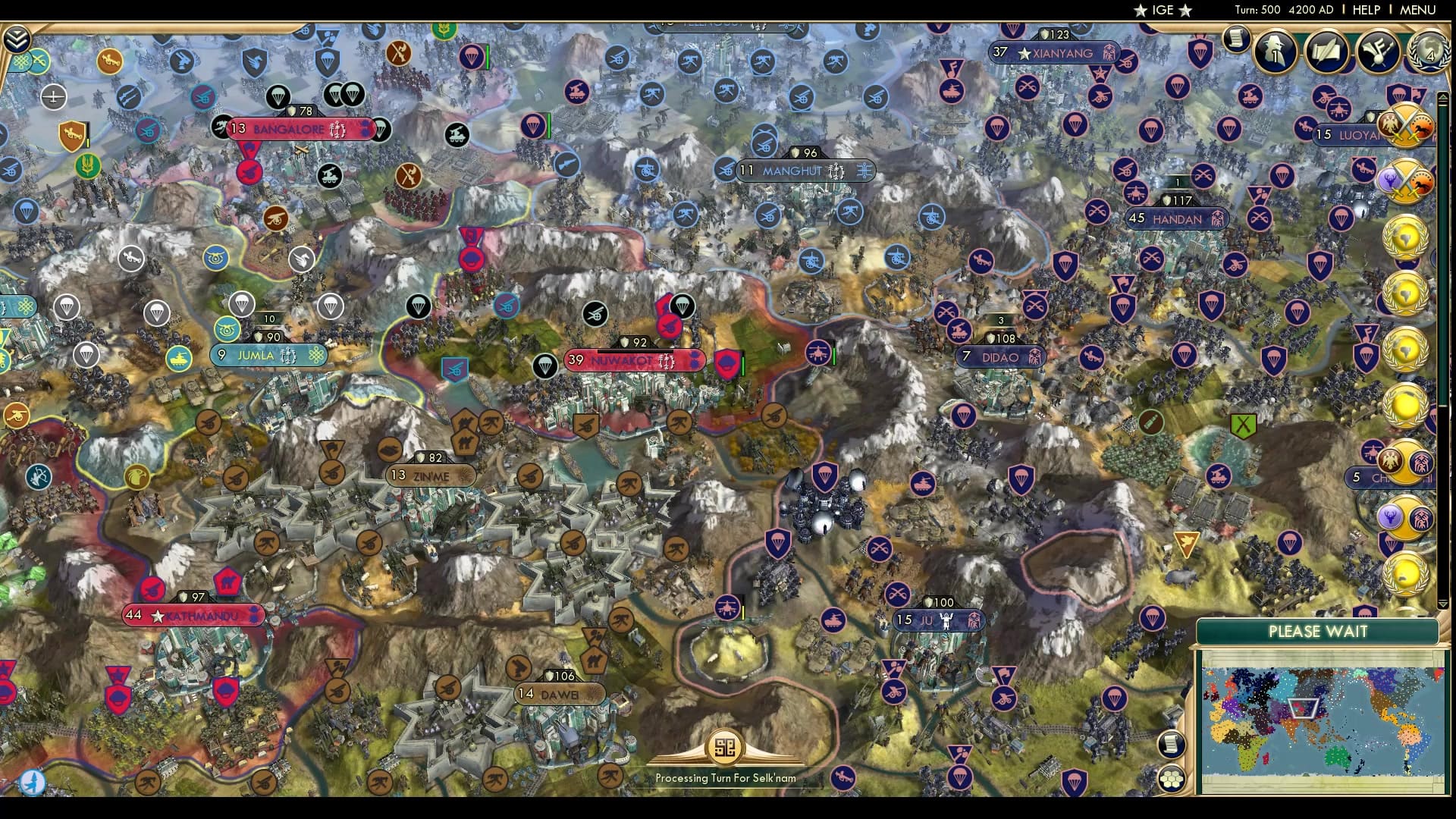1456x819 pixels.
Task: Open HELP from the top bar
Action: 1367,10
